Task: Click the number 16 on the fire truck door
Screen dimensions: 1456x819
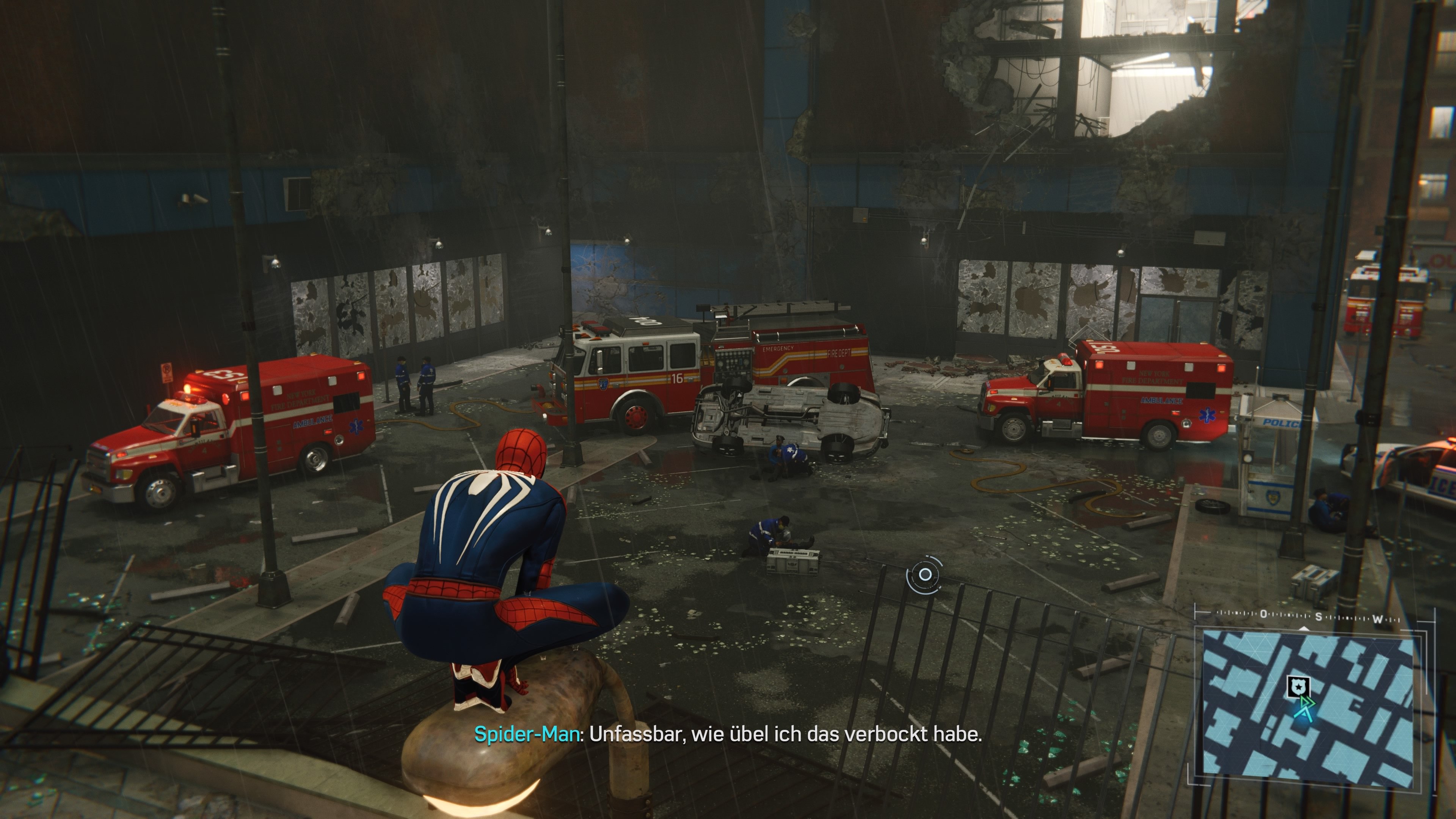Action: coord(678,378)
